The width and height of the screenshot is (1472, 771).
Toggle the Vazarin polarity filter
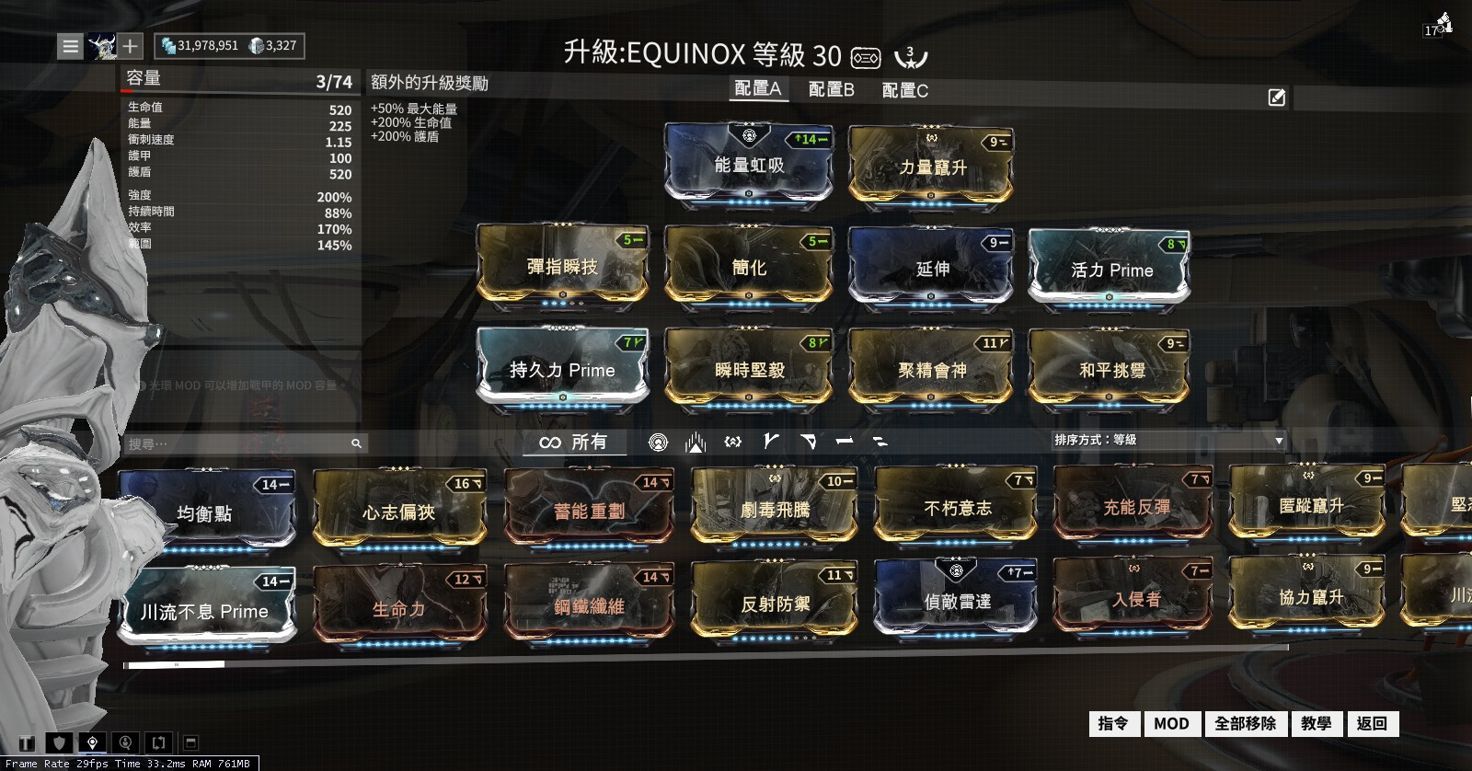(x=807, y=441)
